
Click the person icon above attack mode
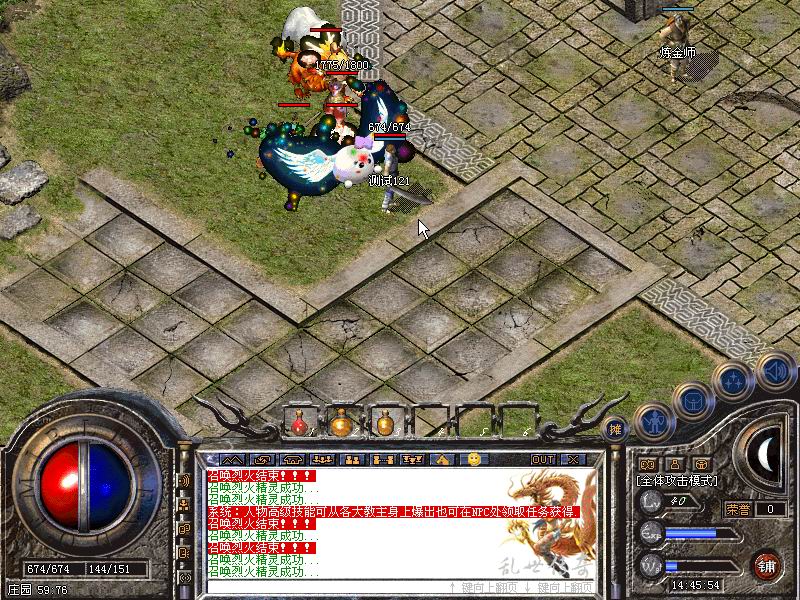[x=674, y=463]
